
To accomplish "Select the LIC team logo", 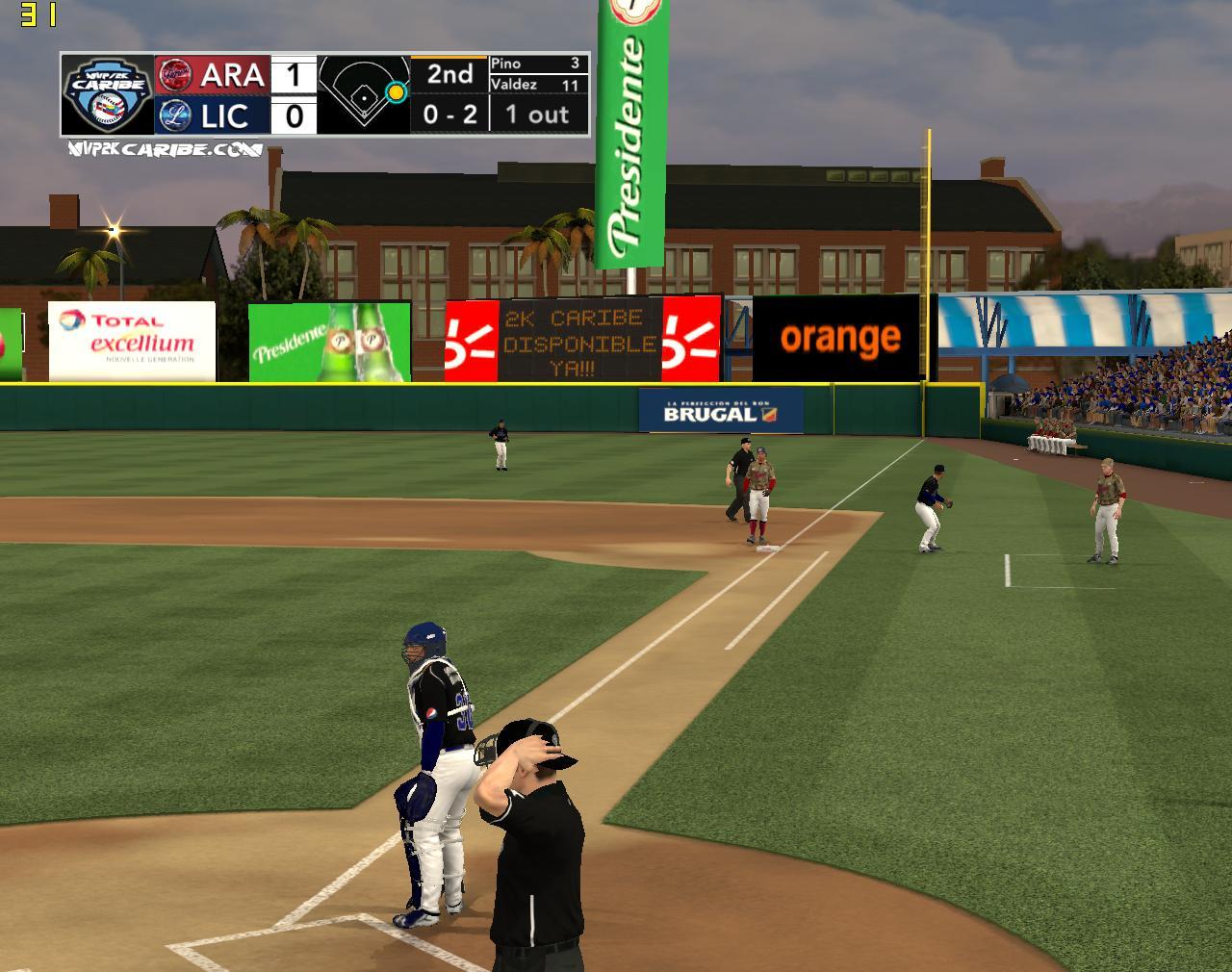I will (174, 115).
